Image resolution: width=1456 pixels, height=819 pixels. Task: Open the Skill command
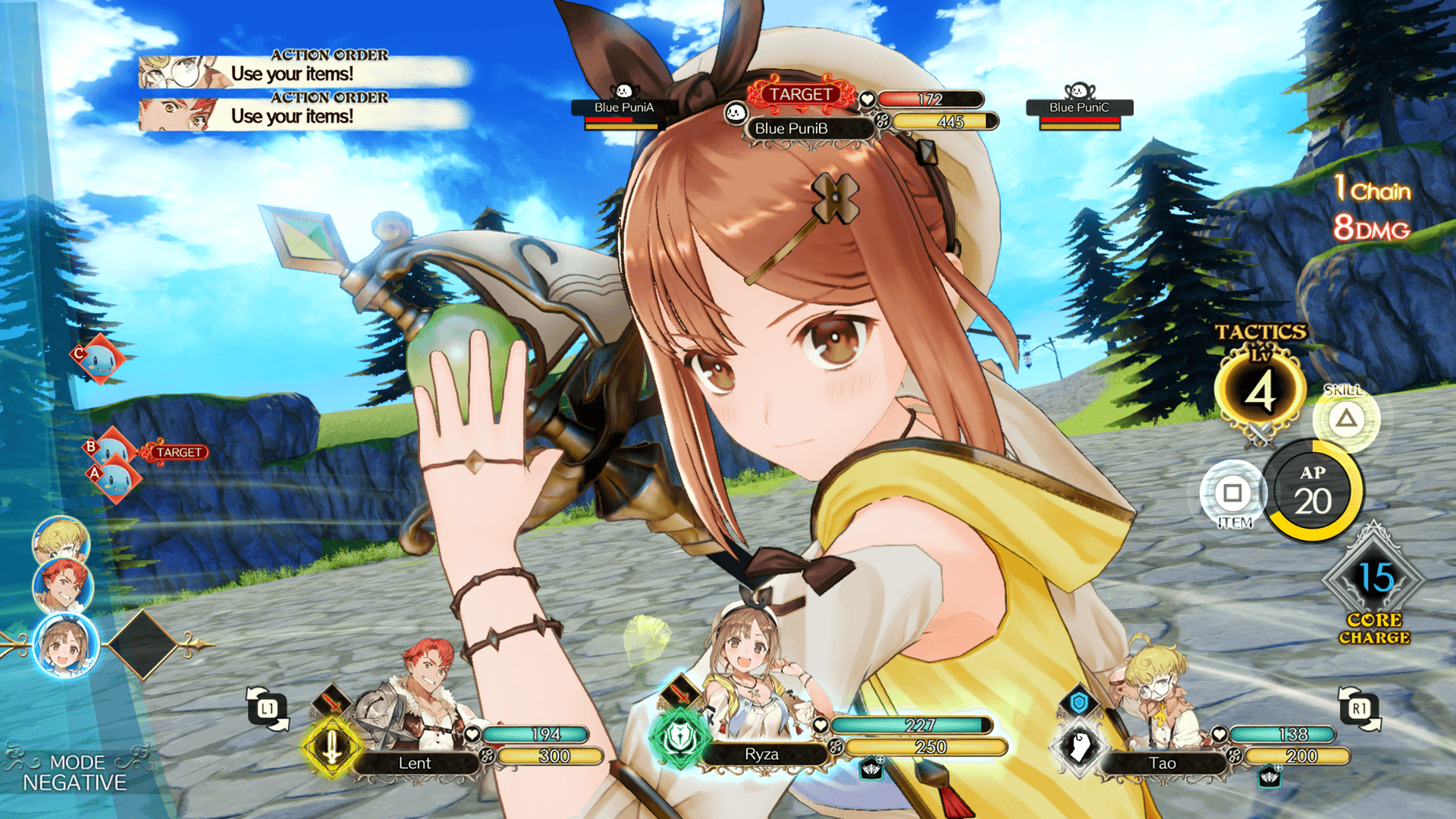(1346, 419)
